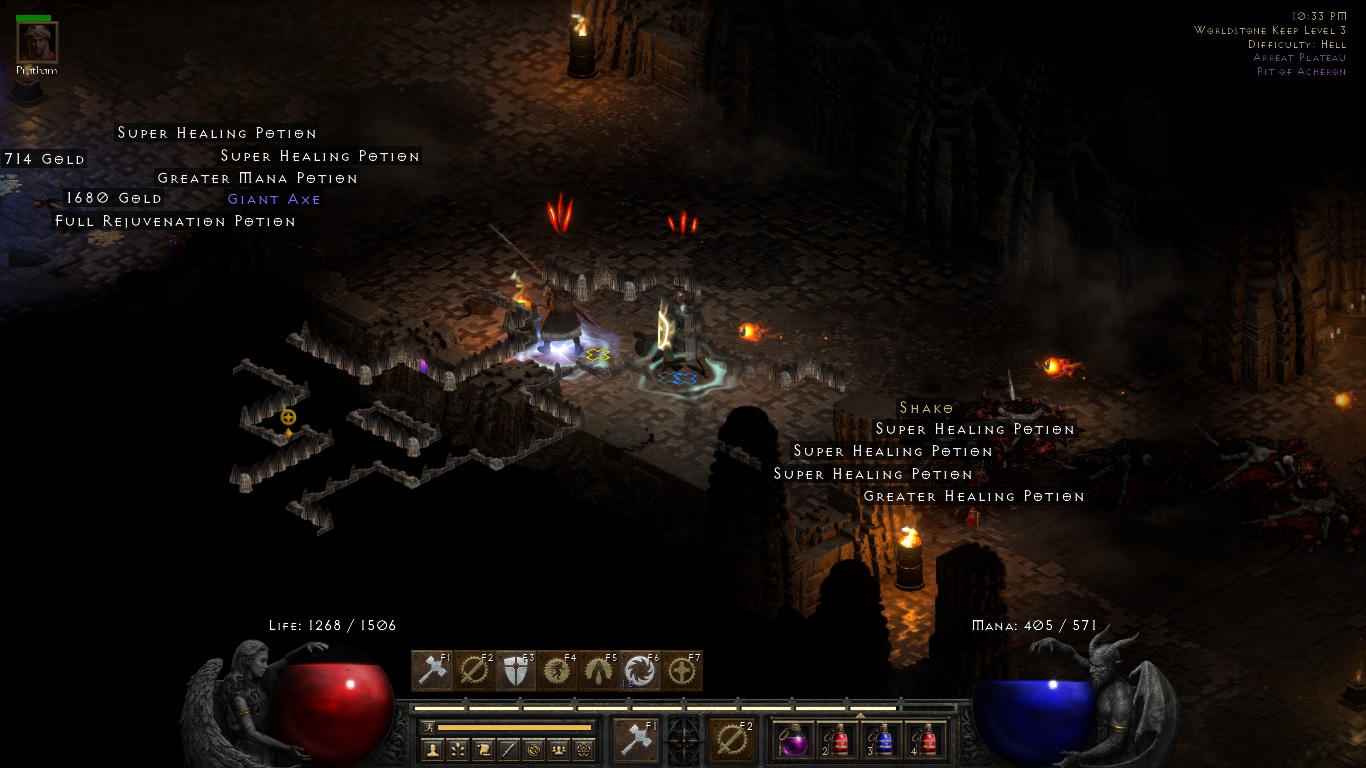Pick up the blue Giant Axe label
This screenshot has width=1366, height=768.
point(274,199)
